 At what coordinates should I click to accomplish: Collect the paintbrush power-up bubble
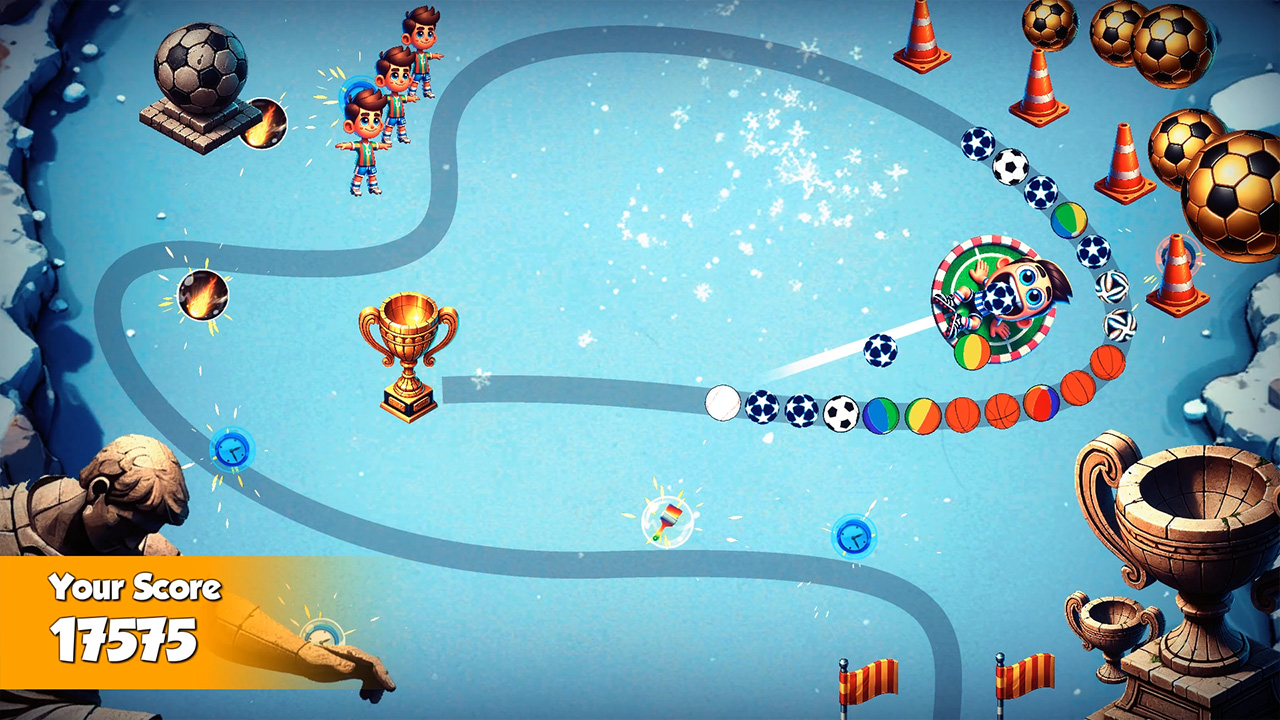click(x=668, y=519)
